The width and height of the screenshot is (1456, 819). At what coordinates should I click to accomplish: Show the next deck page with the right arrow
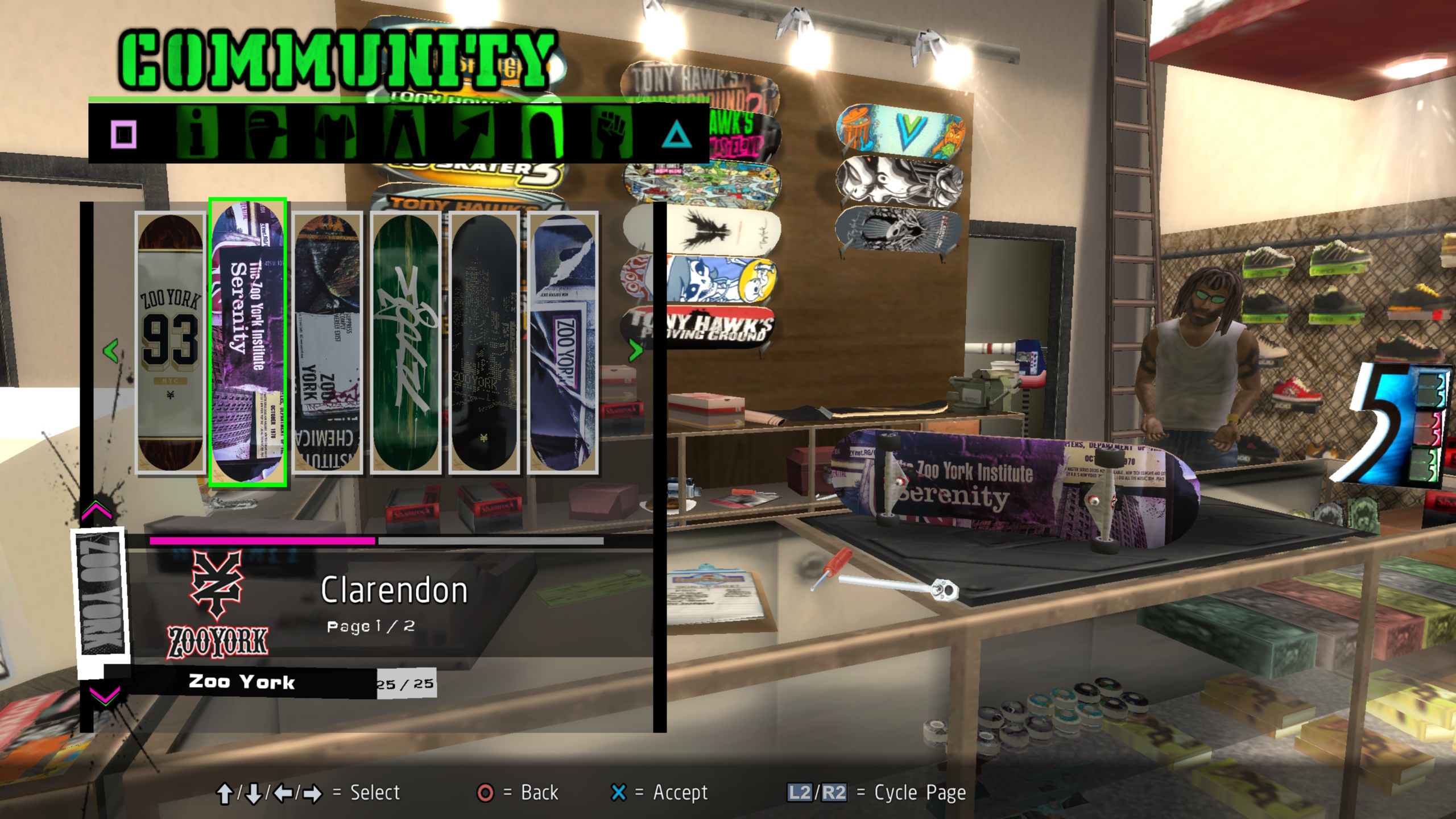tap(635, 350)
